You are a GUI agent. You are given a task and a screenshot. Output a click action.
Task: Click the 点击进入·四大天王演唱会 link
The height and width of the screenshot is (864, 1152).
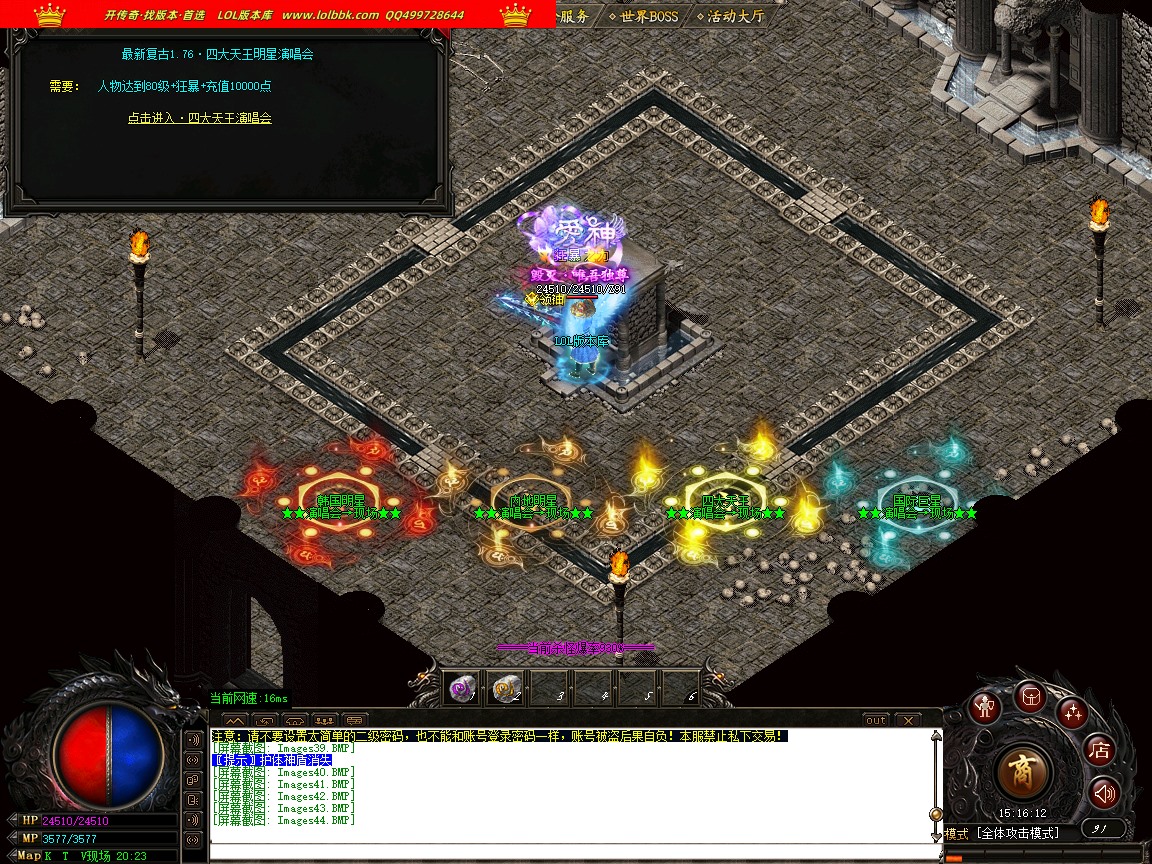pyautogui.click(x=199, y=118)
